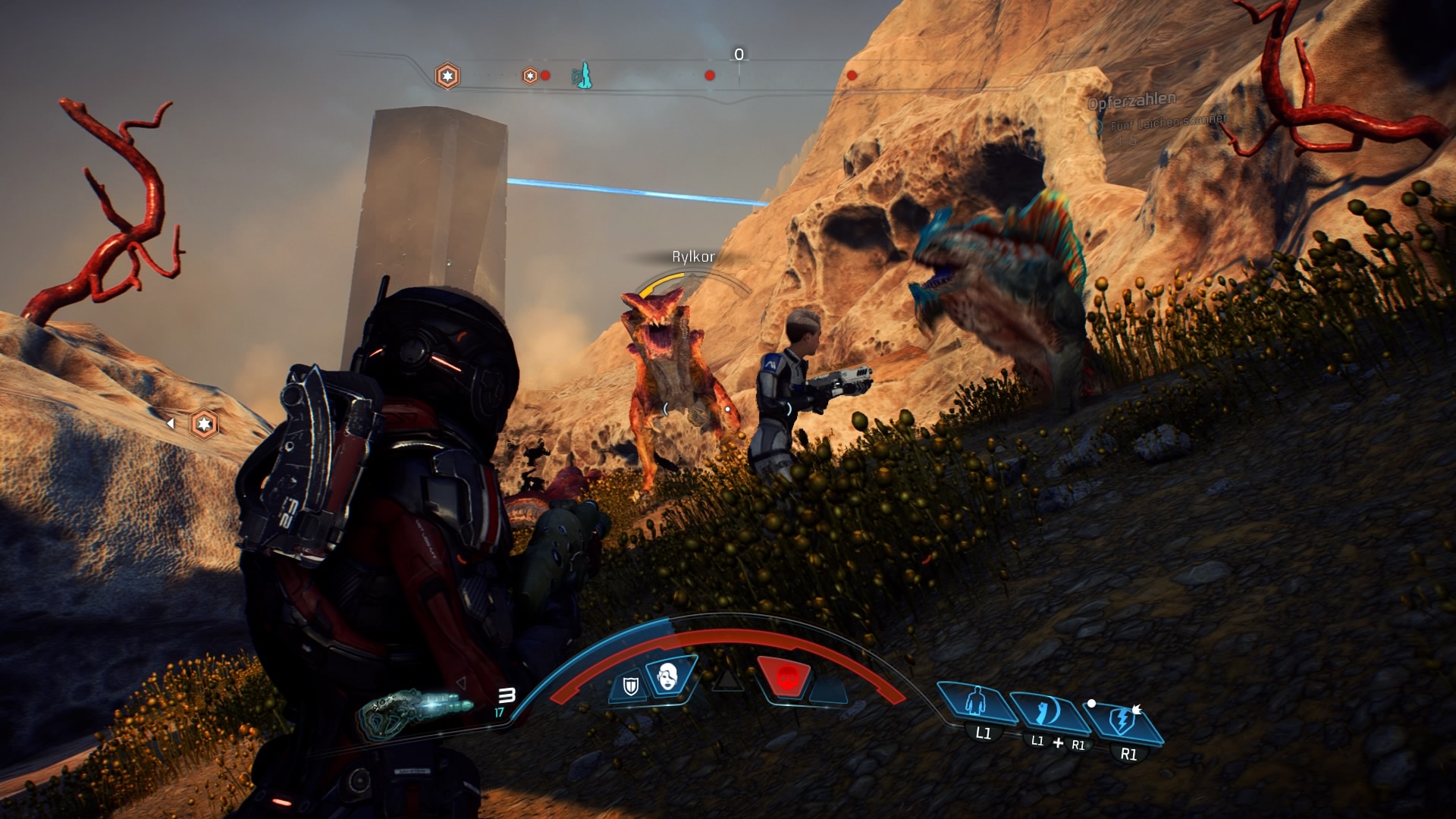The image size is (1456, 819).
Task: Trigger the lightning shield ability
Action: click(x=1122, y=719)
